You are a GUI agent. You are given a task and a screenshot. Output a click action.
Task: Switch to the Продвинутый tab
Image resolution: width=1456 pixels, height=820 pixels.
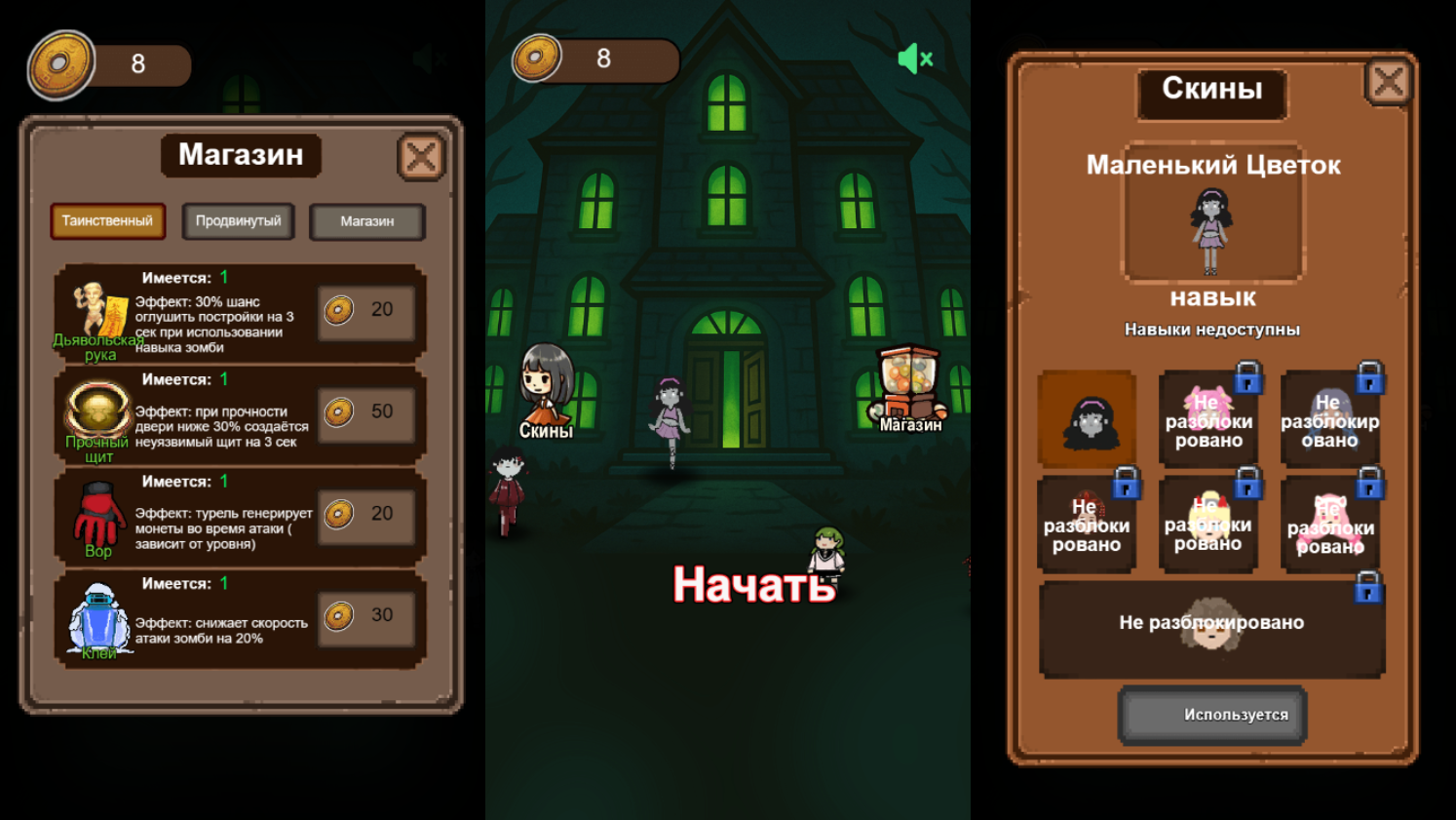(238, 221)
